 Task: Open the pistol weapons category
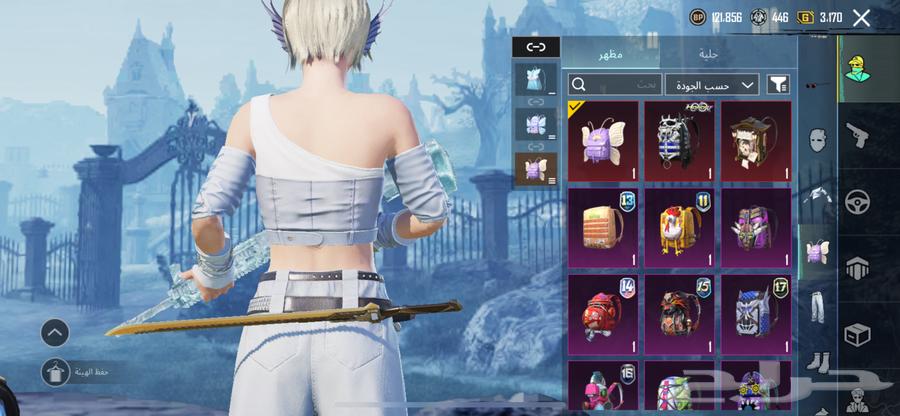tap(857, 135)
